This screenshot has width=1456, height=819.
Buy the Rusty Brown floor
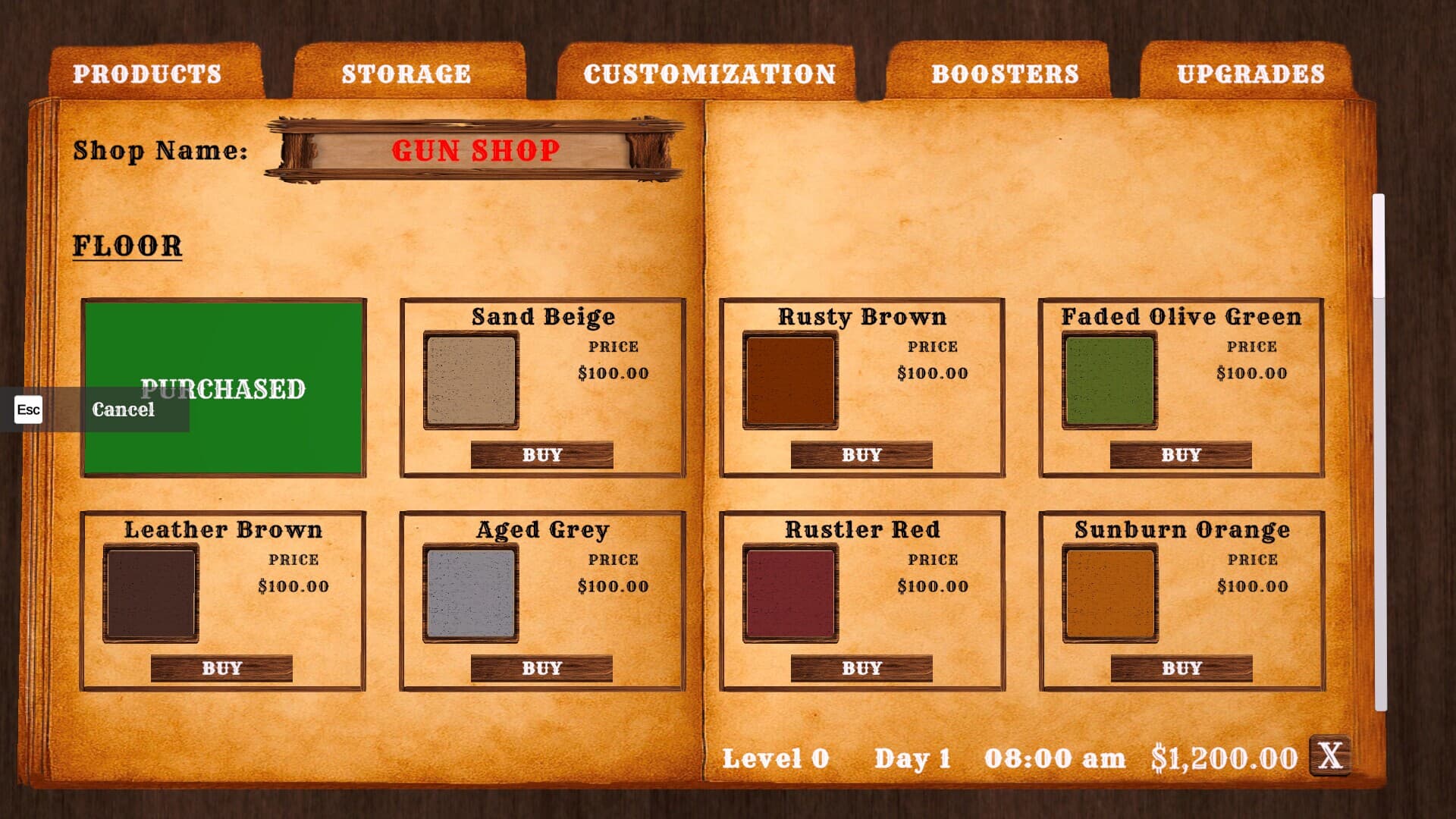[861, 454]
